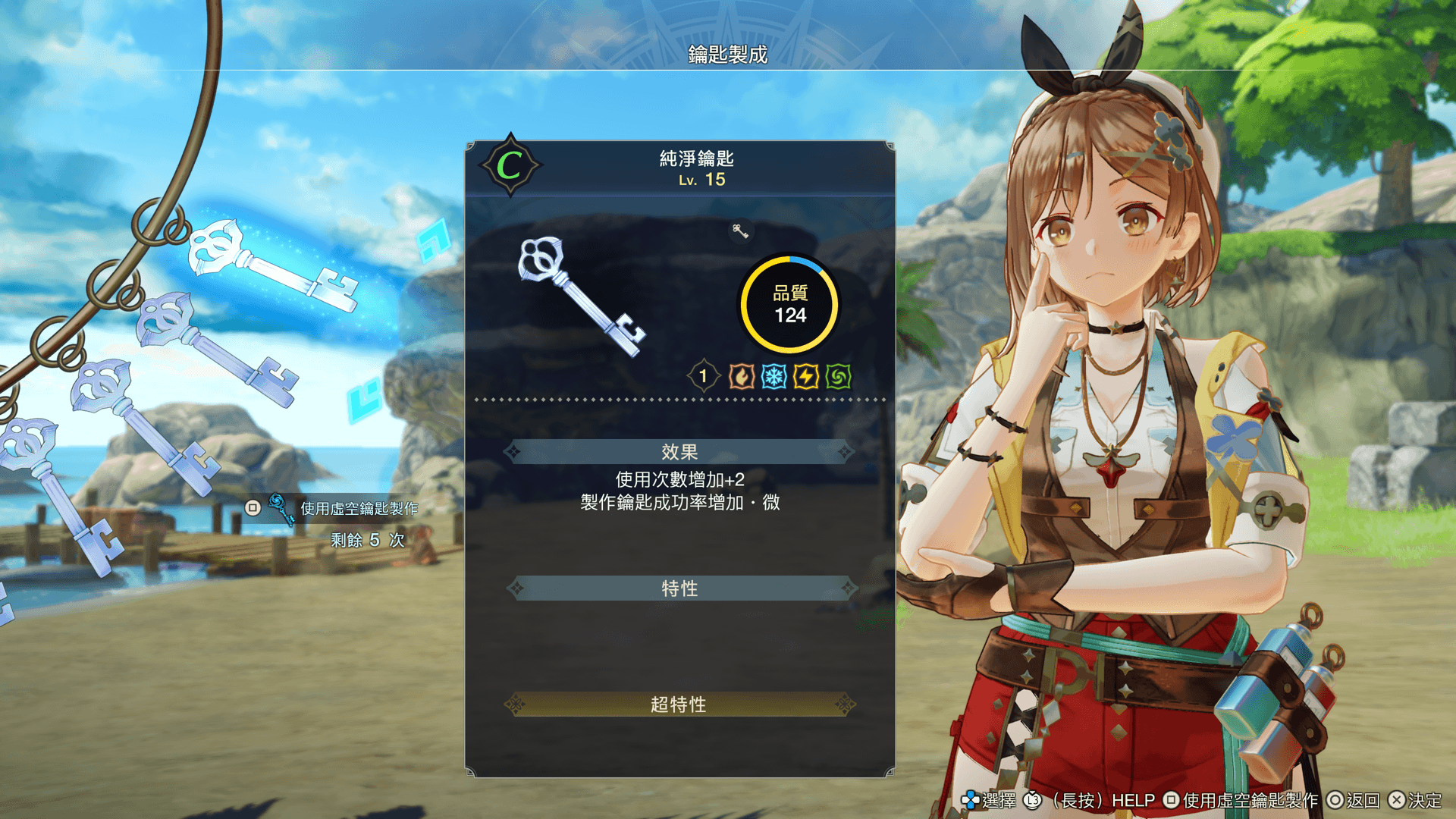
Task: Select the 效果 section header
Action: 679,452
